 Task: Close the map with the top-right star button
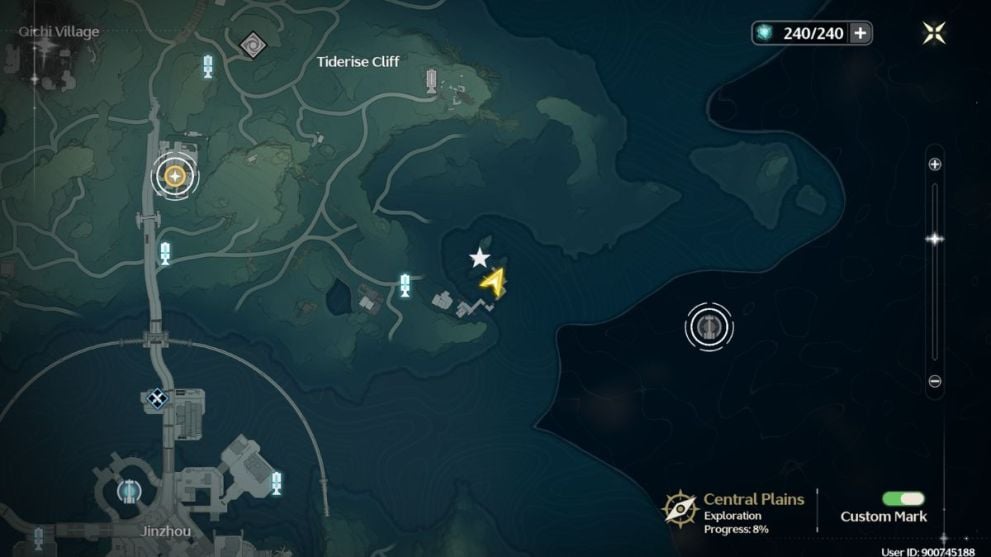(x=934, y=33)
